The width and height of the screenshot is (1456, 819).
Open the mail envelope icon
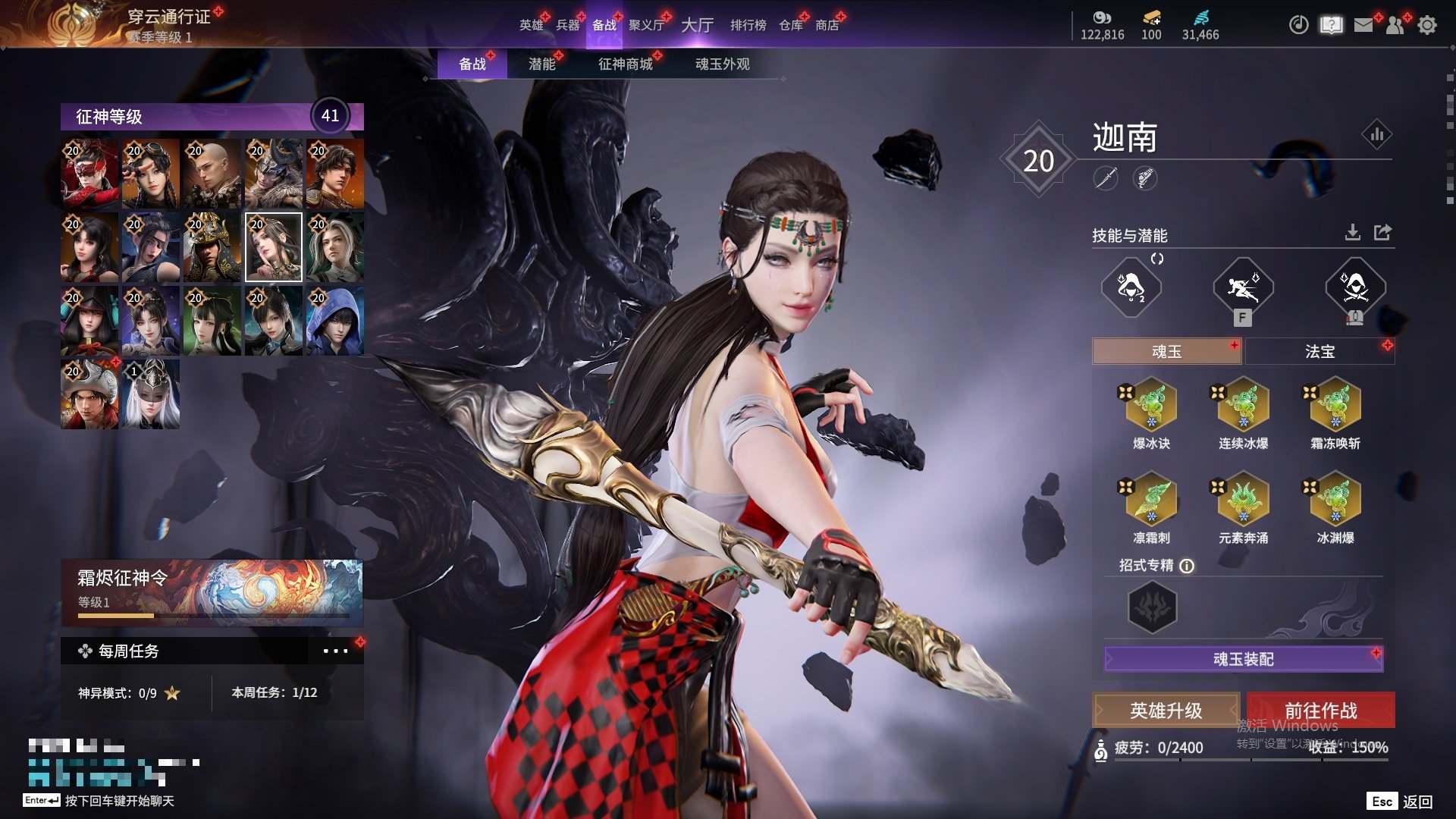[1363, 25]
